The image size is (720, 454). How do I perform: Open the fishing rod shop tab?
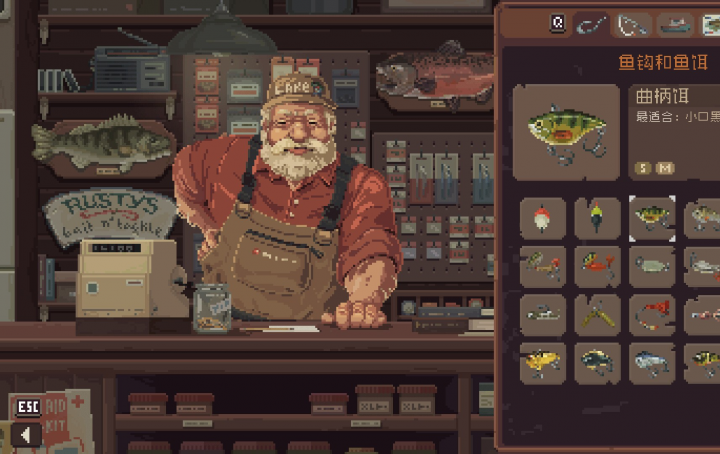[633, 23]
